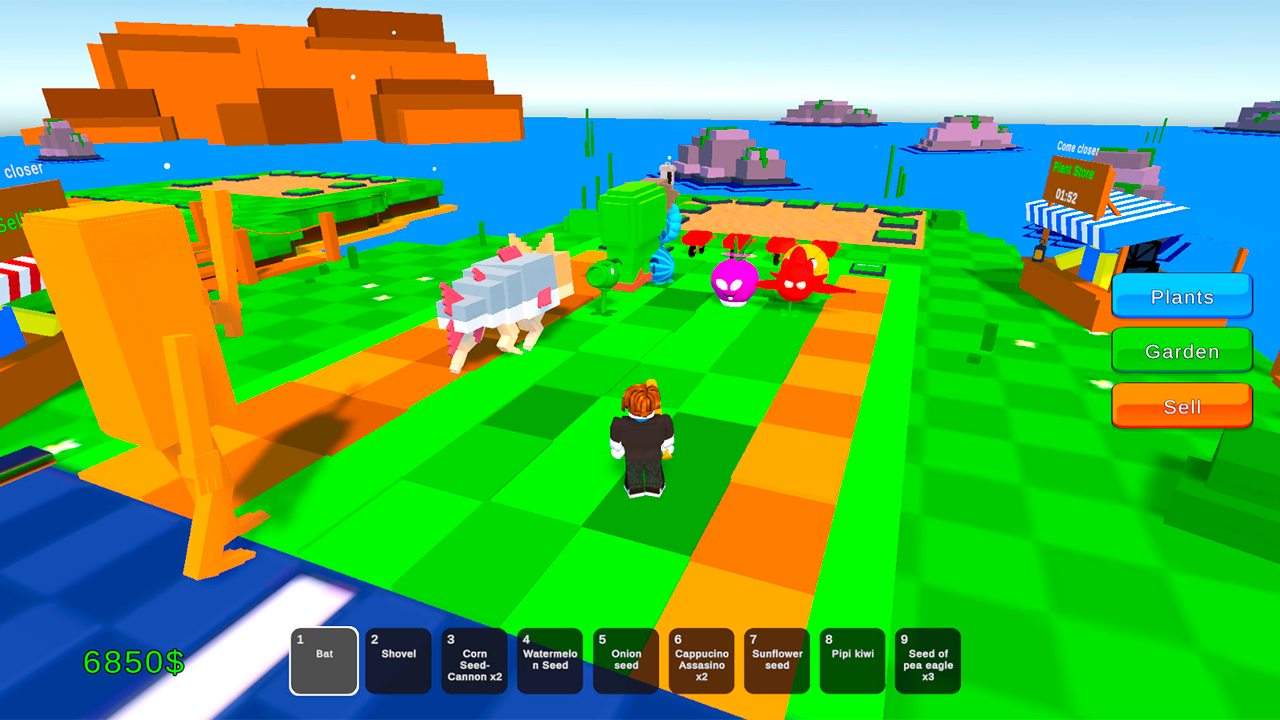Viewport: 1280px width, 720px height.
Task: Open the Plants menu
Action: 1181,296
